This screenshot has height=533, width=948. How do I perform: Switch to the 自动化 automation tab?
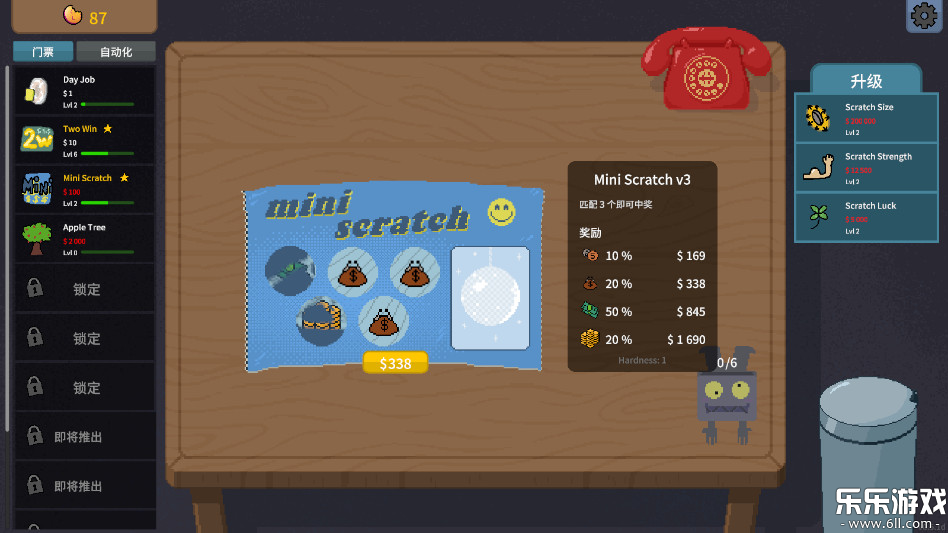coord(116,52)
